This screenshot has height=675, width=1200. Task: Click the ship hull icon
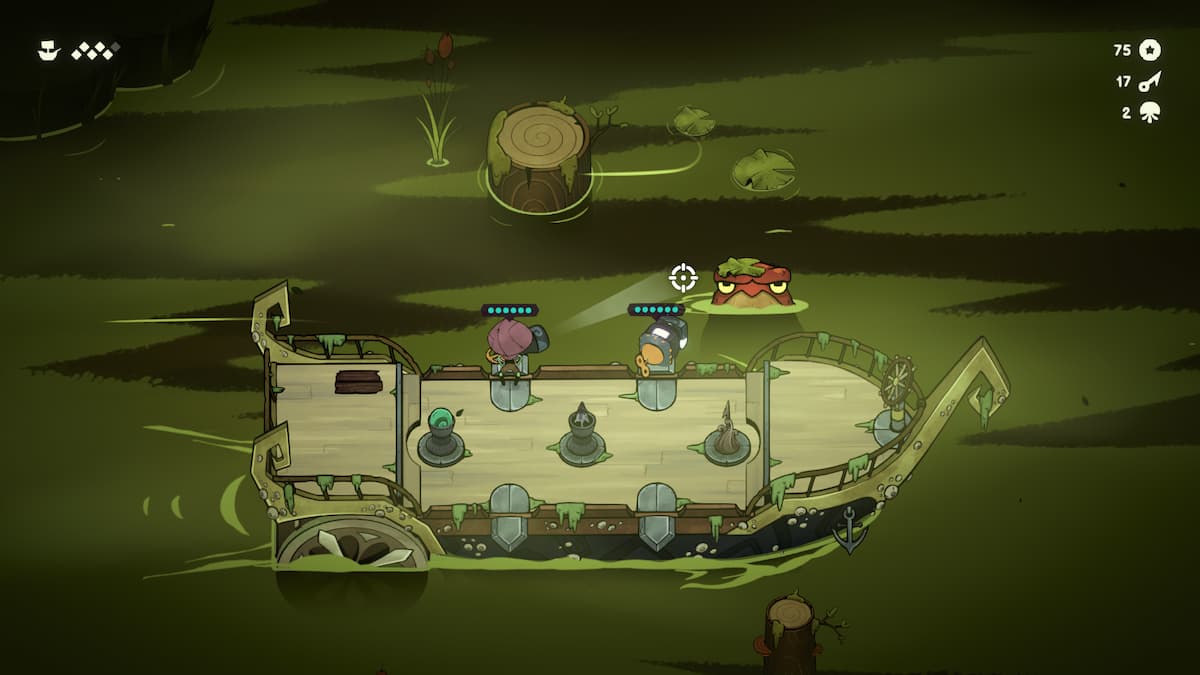48,50
